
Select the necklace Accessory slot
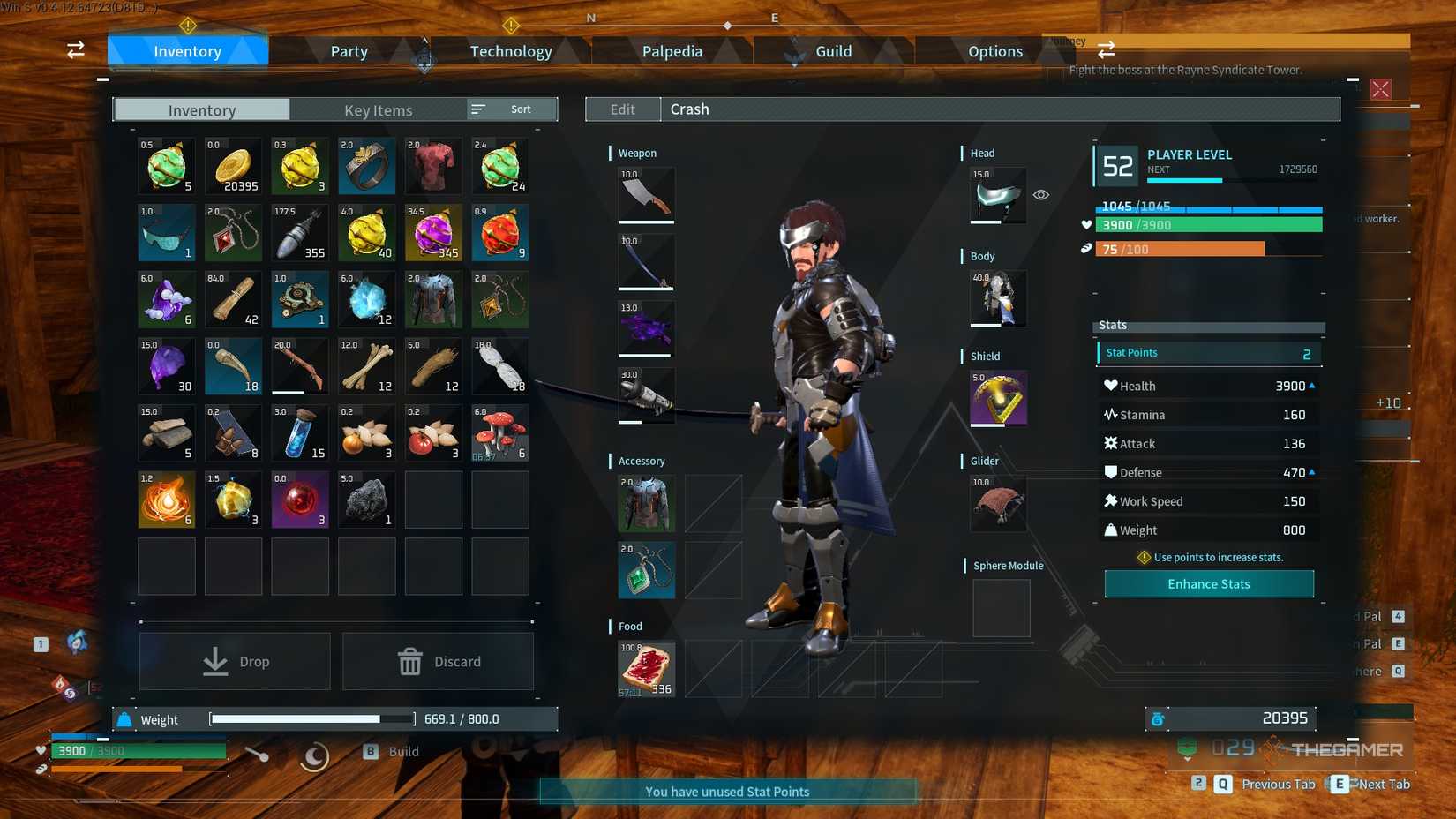pos(645,570)
